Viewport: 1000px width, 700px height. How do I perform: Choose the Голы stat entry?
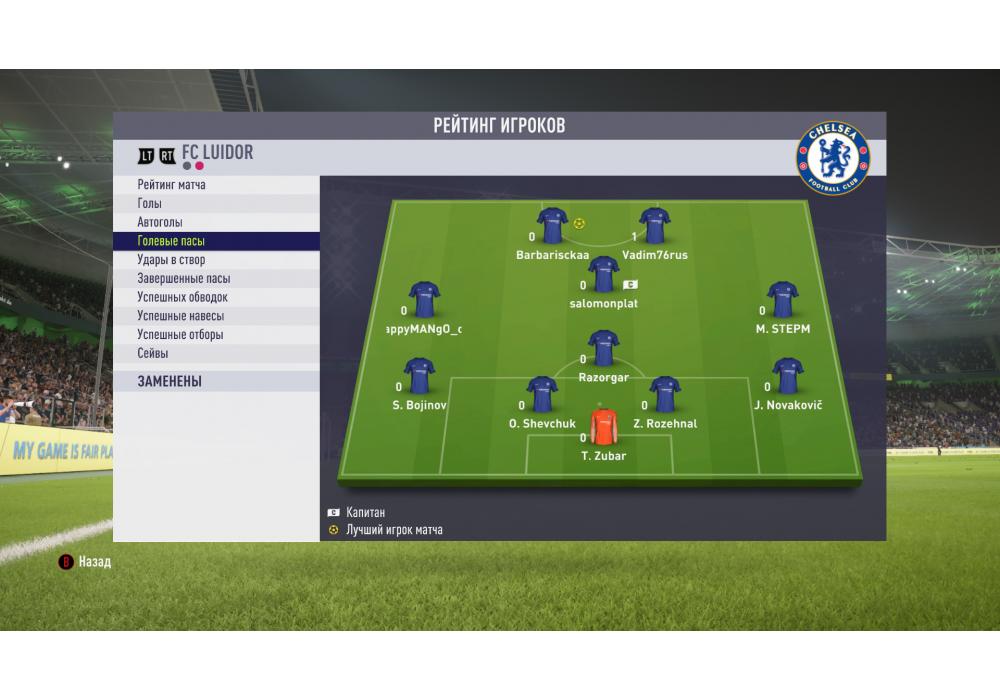click(x=216, y=204)
